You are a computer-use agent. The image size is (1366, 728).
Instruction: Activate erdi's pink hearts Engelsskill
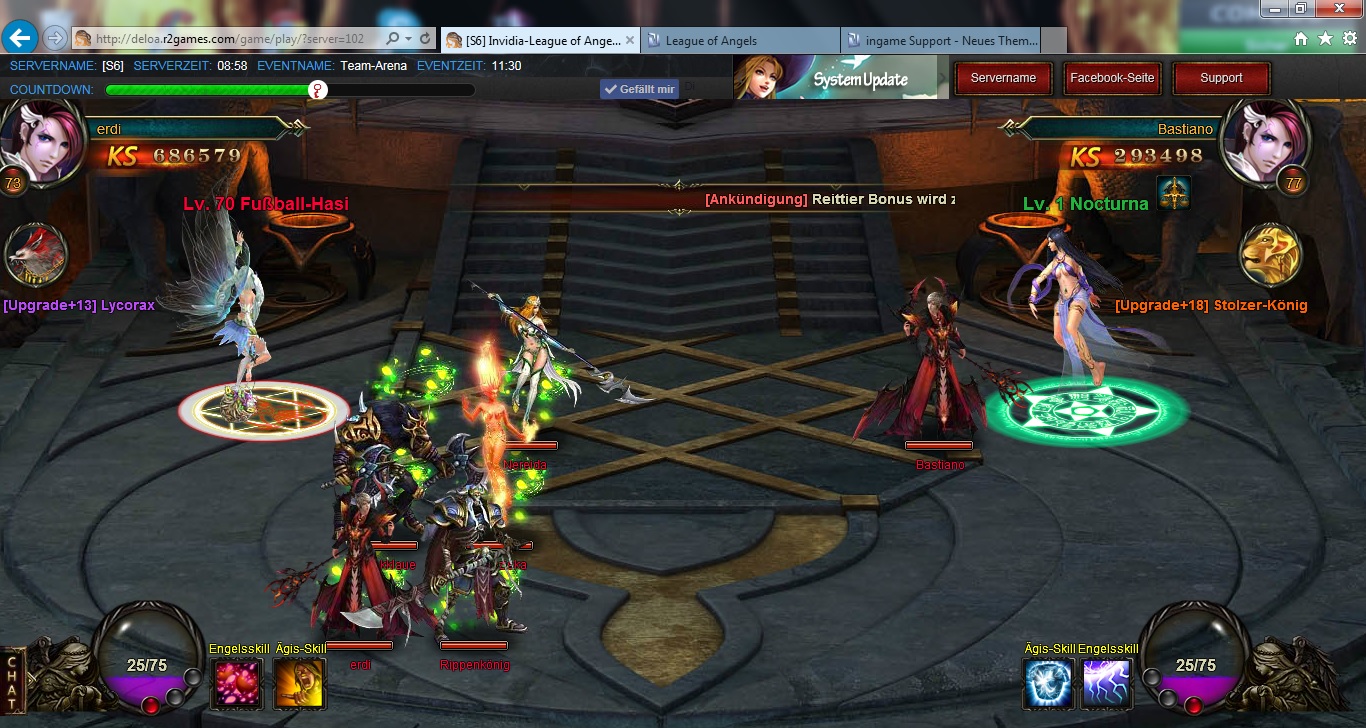237,683
